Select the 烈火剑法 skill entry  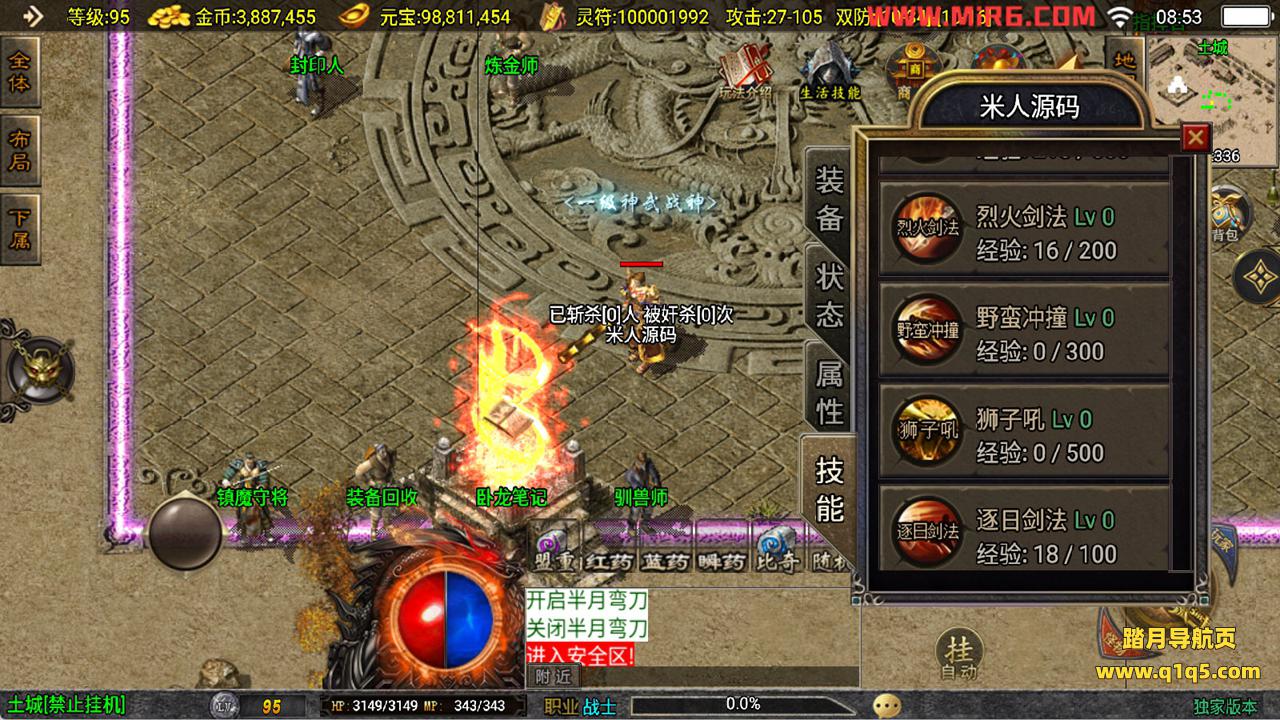[x=1024, y=231]
